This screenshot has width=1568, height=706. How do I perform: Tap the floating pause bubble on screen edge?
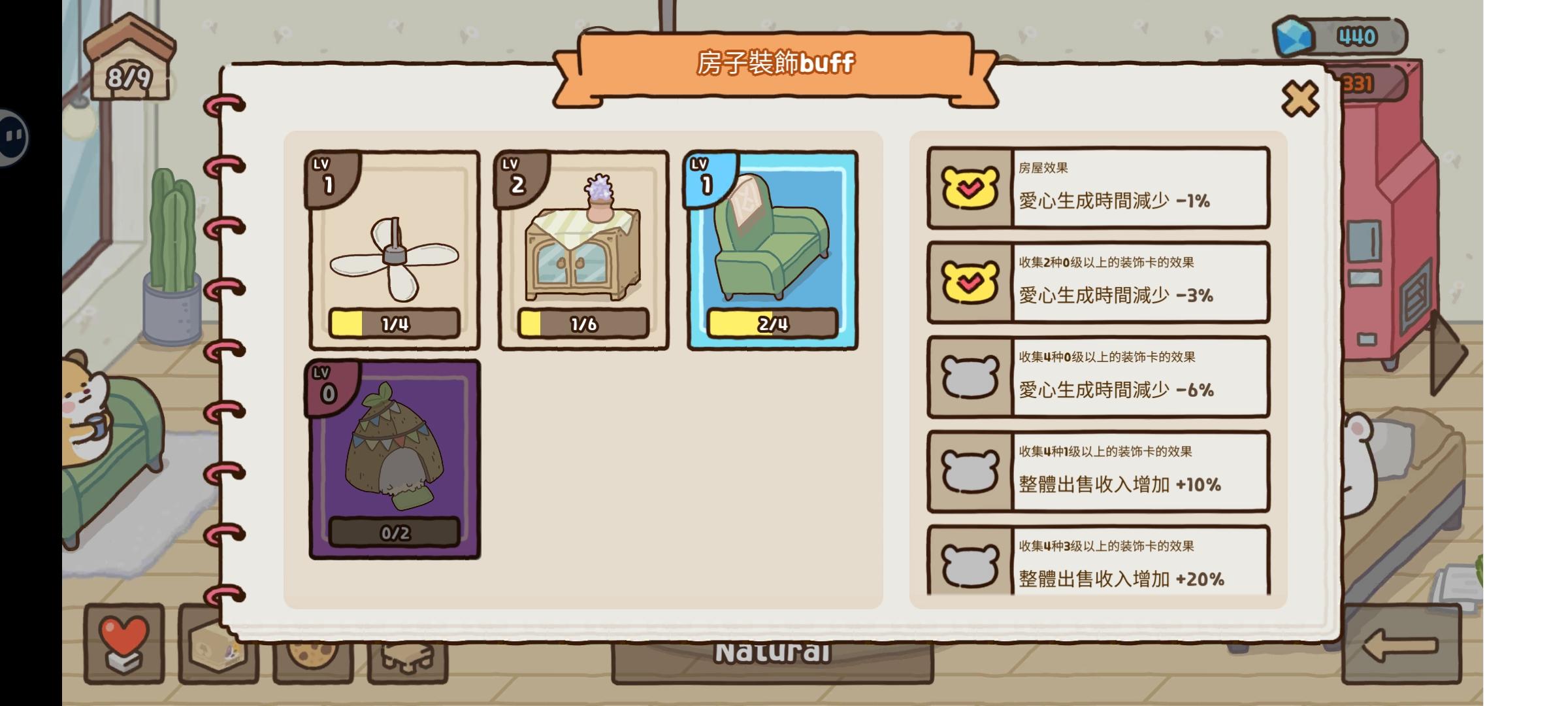[13, 137]
